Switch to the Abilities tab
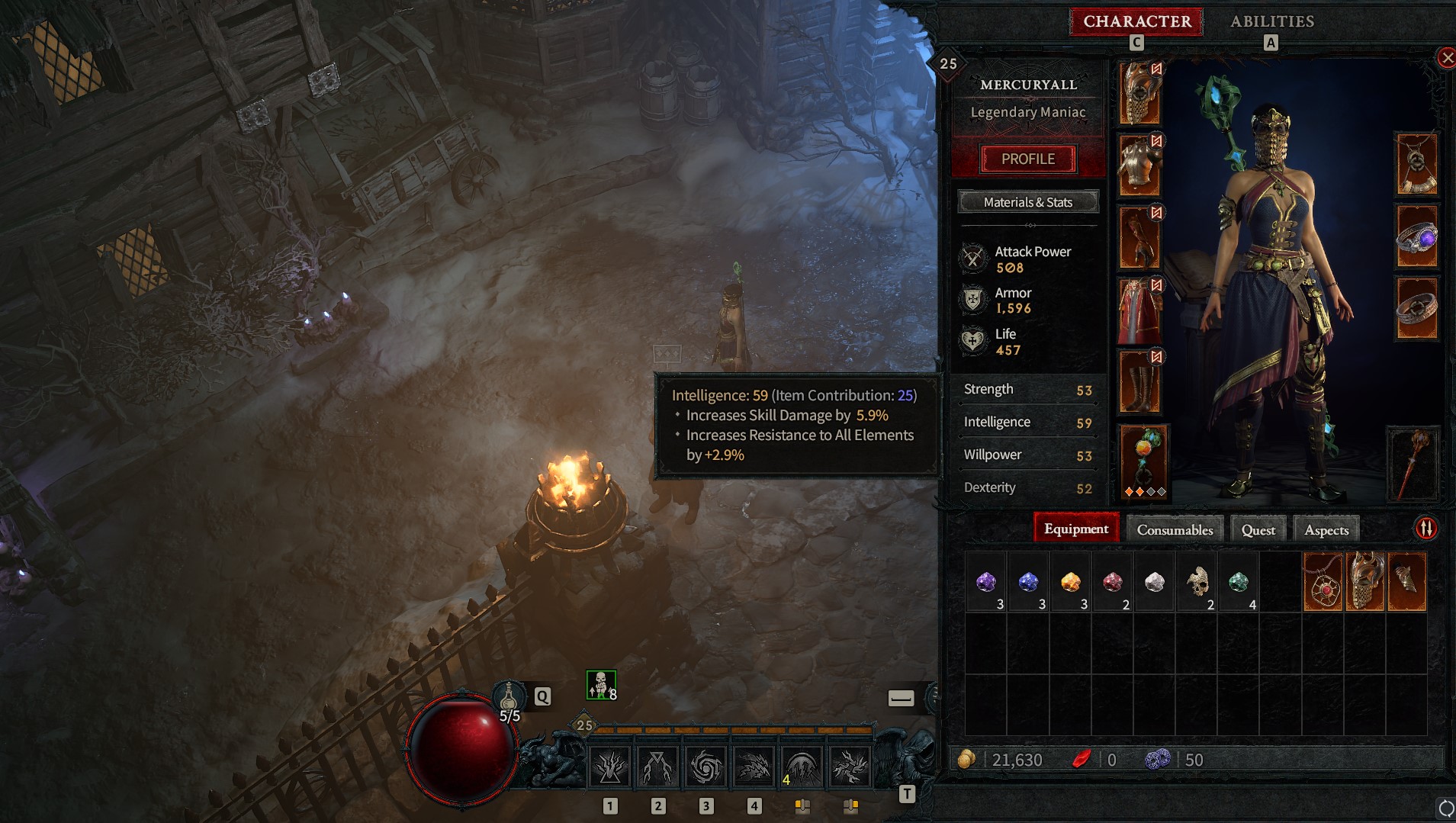Viewport: 1456px width, 823px height. coord(1272,21)
